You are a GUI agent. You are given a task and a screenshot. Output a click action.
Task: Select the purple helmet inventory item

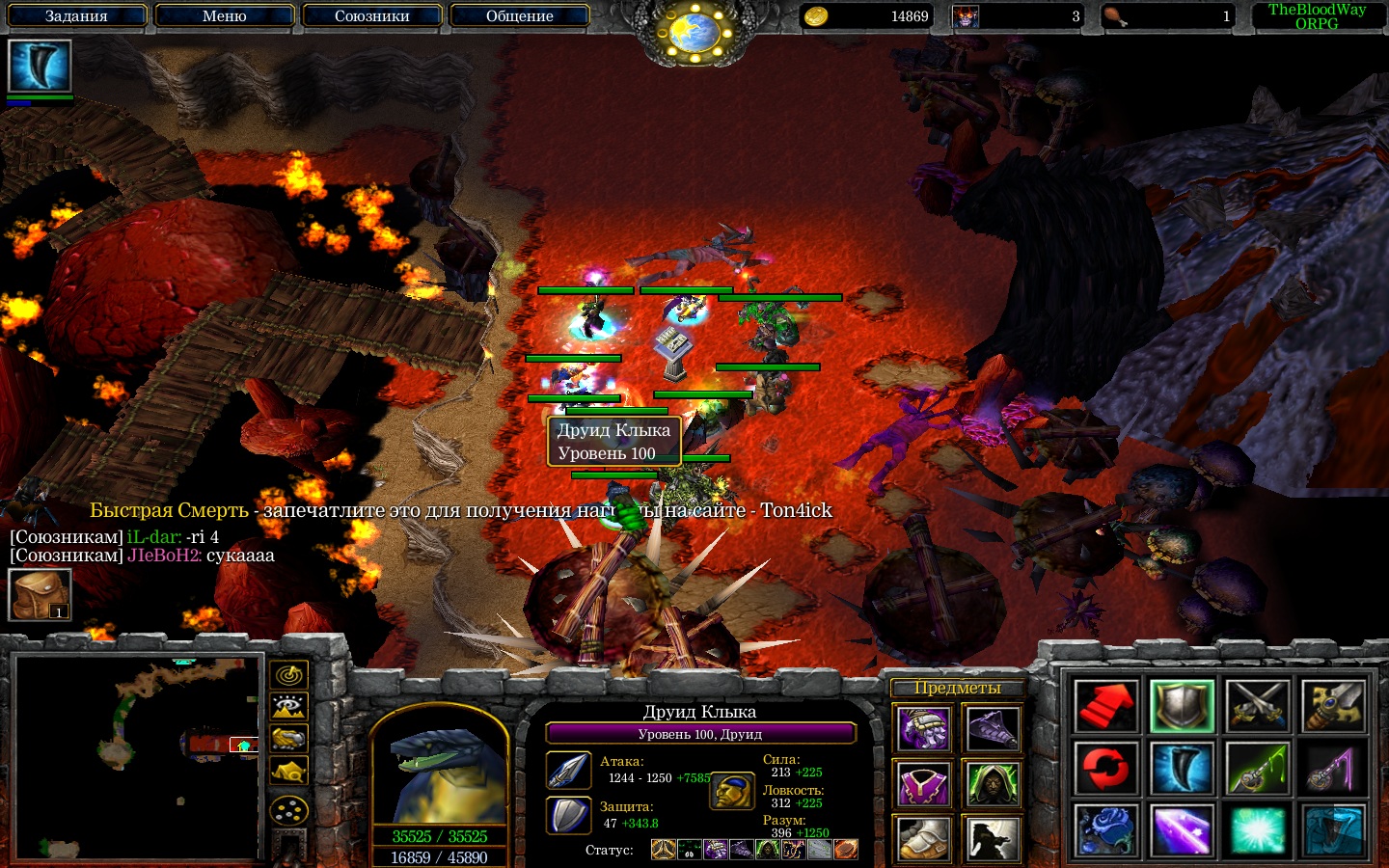coord(925,729)
